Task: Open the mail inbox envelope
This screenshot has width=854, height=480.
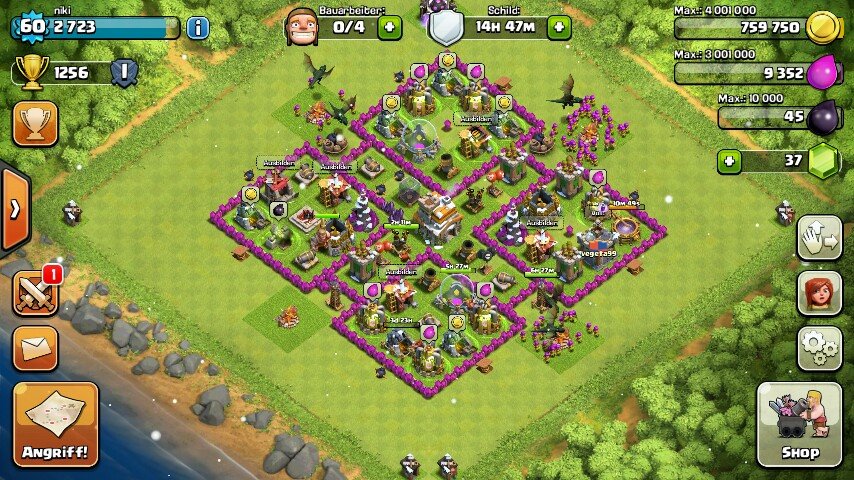Action: tap(35, 348)
